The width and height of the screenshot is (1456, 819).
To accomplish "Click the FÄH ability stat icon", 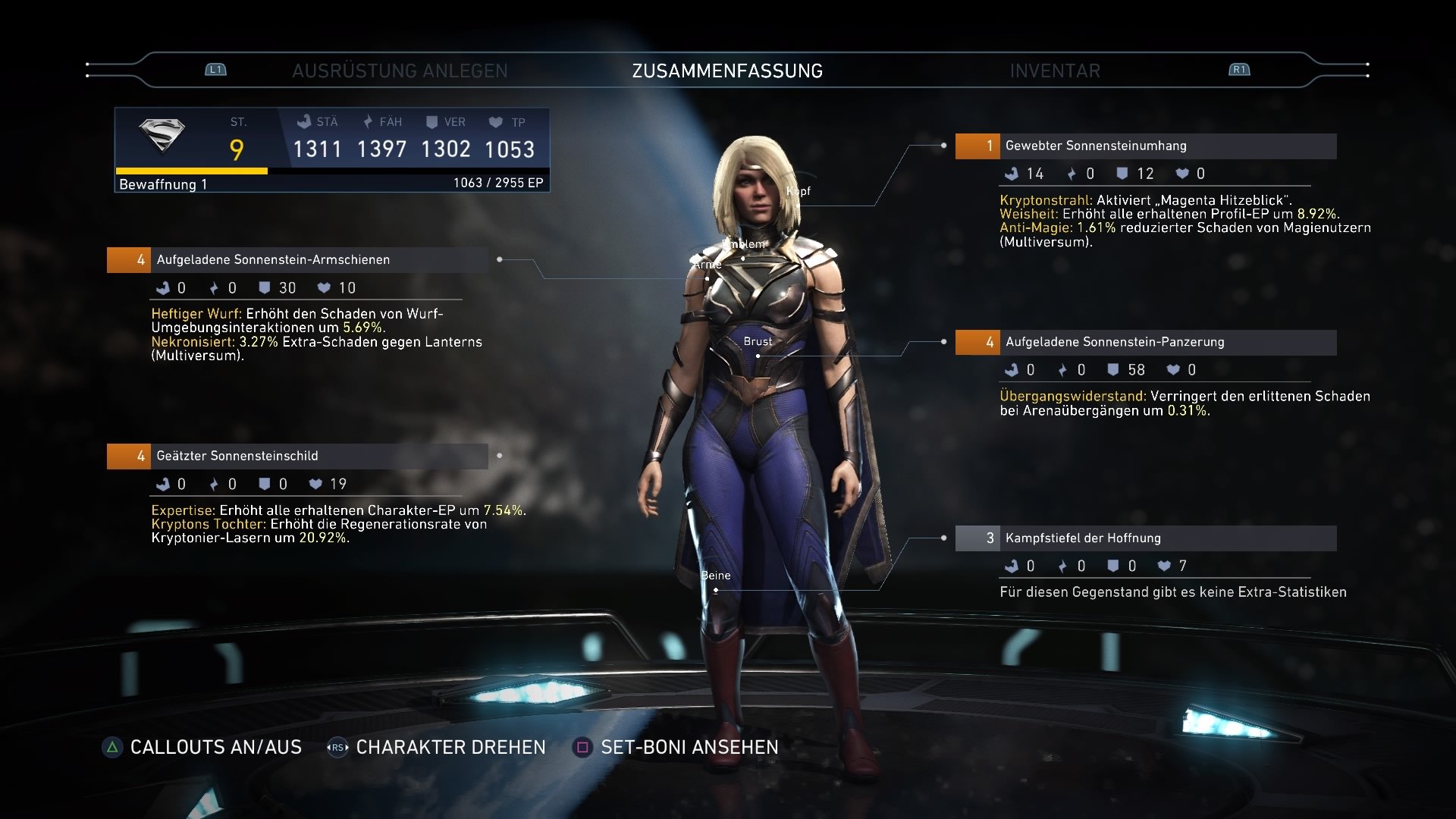I will pyautogui.click(x=368, y=121).
